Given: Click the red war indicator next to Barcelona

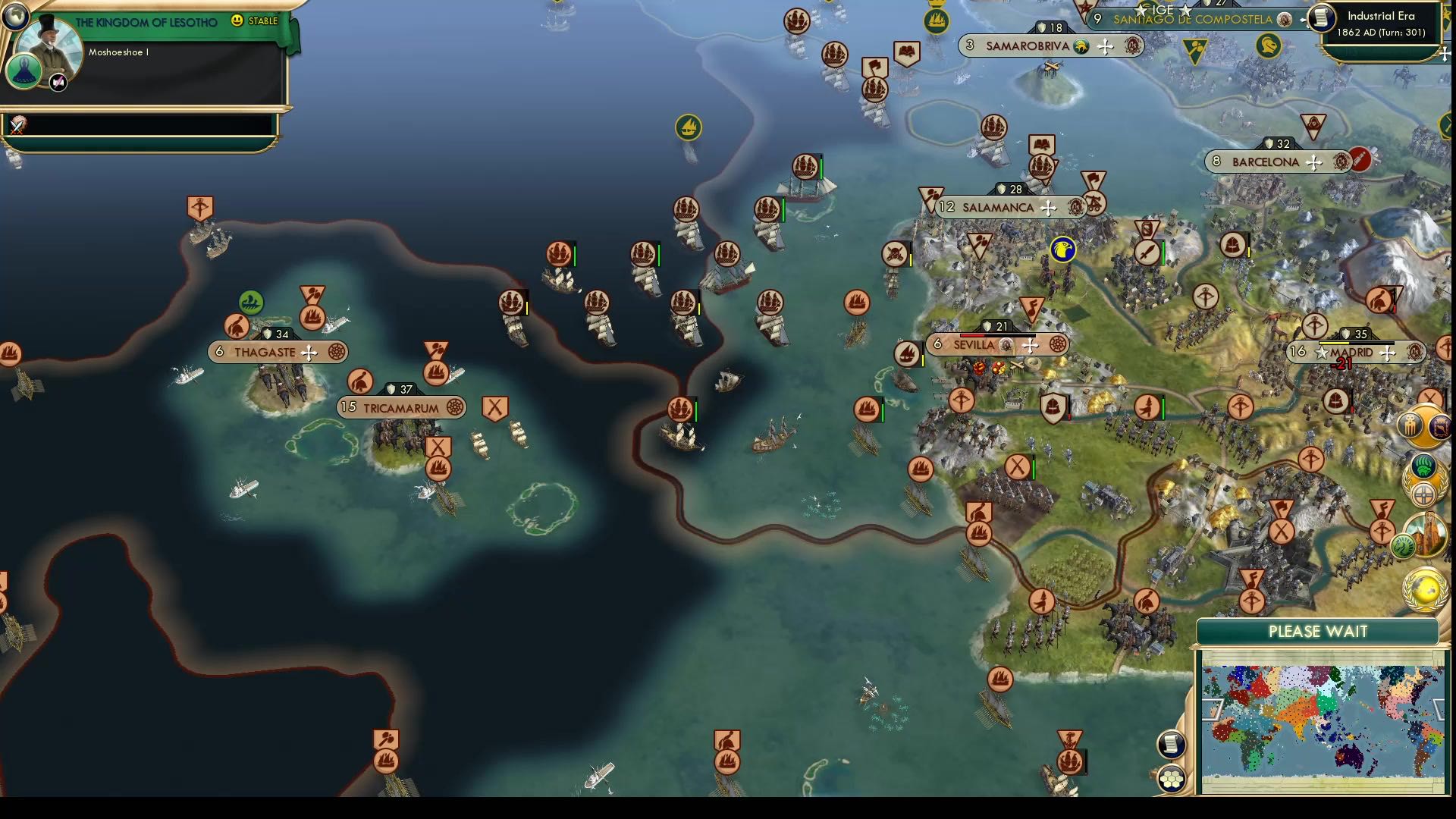Looking at the screenshot, I should click(1359, 160).
